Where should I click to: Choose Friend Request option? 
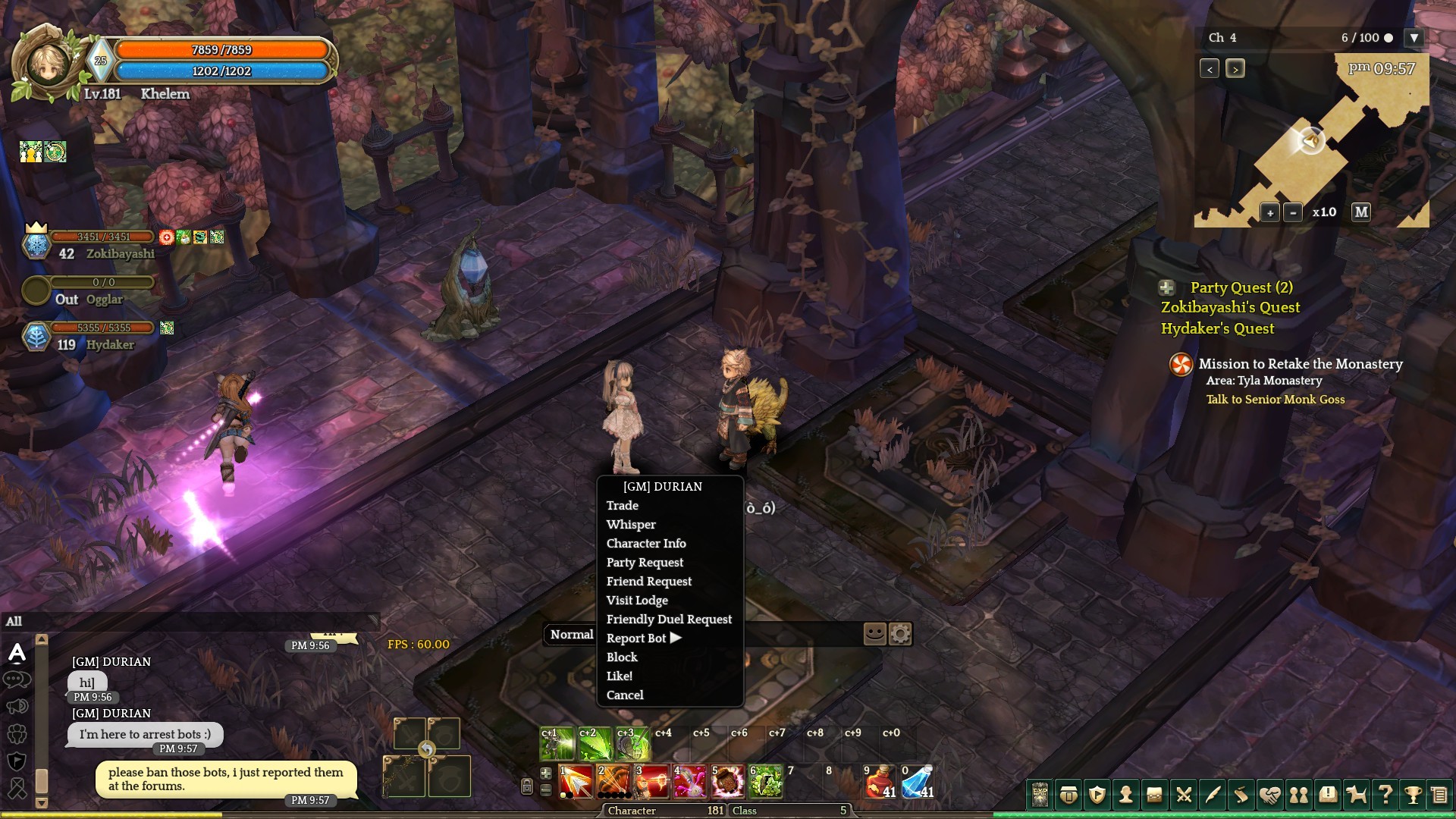tap(649, 582)
